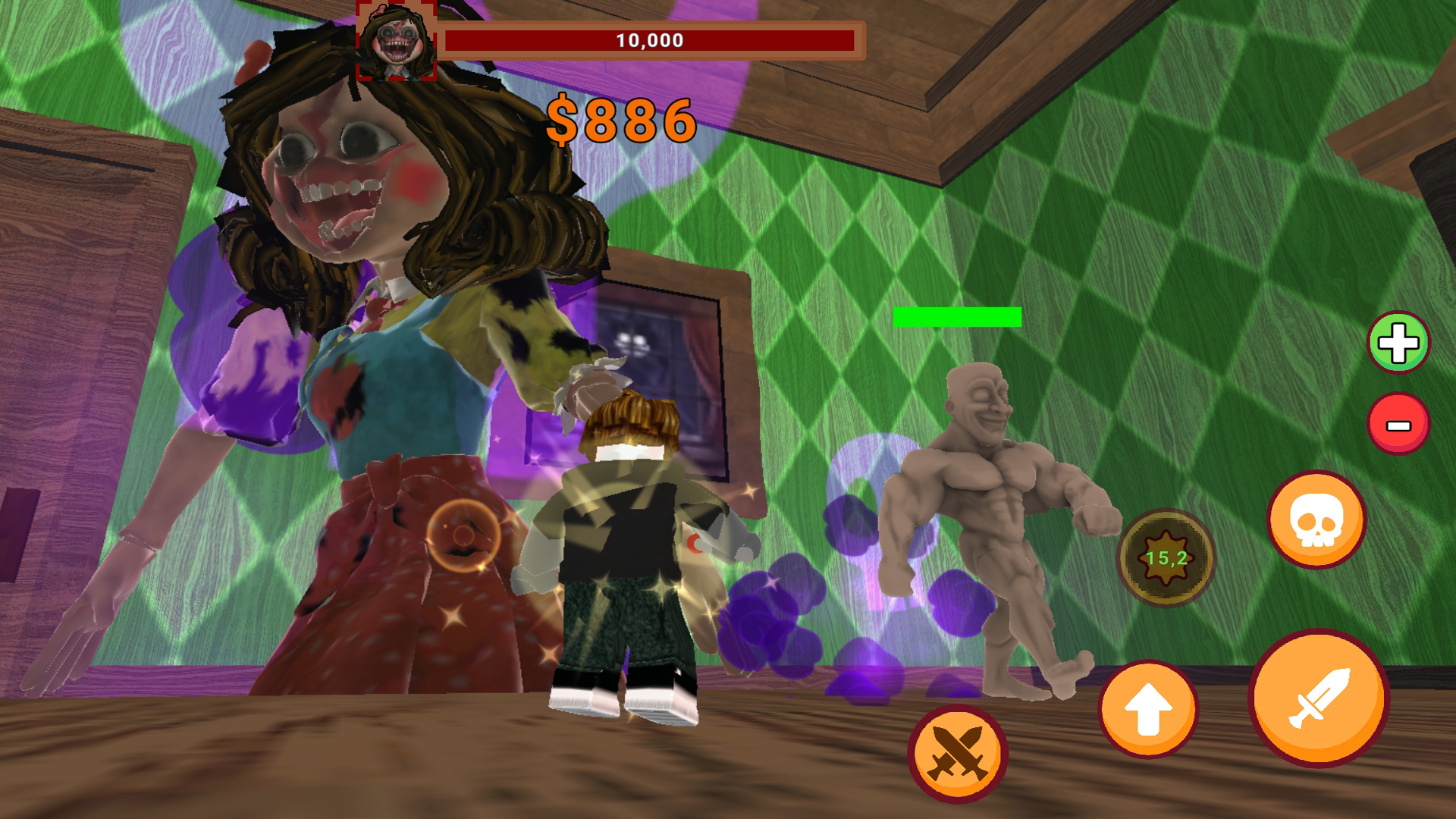The height and width of the screenshot is (819, 1456).
Task: Attack with the sword button
Action: [1319, 698]
